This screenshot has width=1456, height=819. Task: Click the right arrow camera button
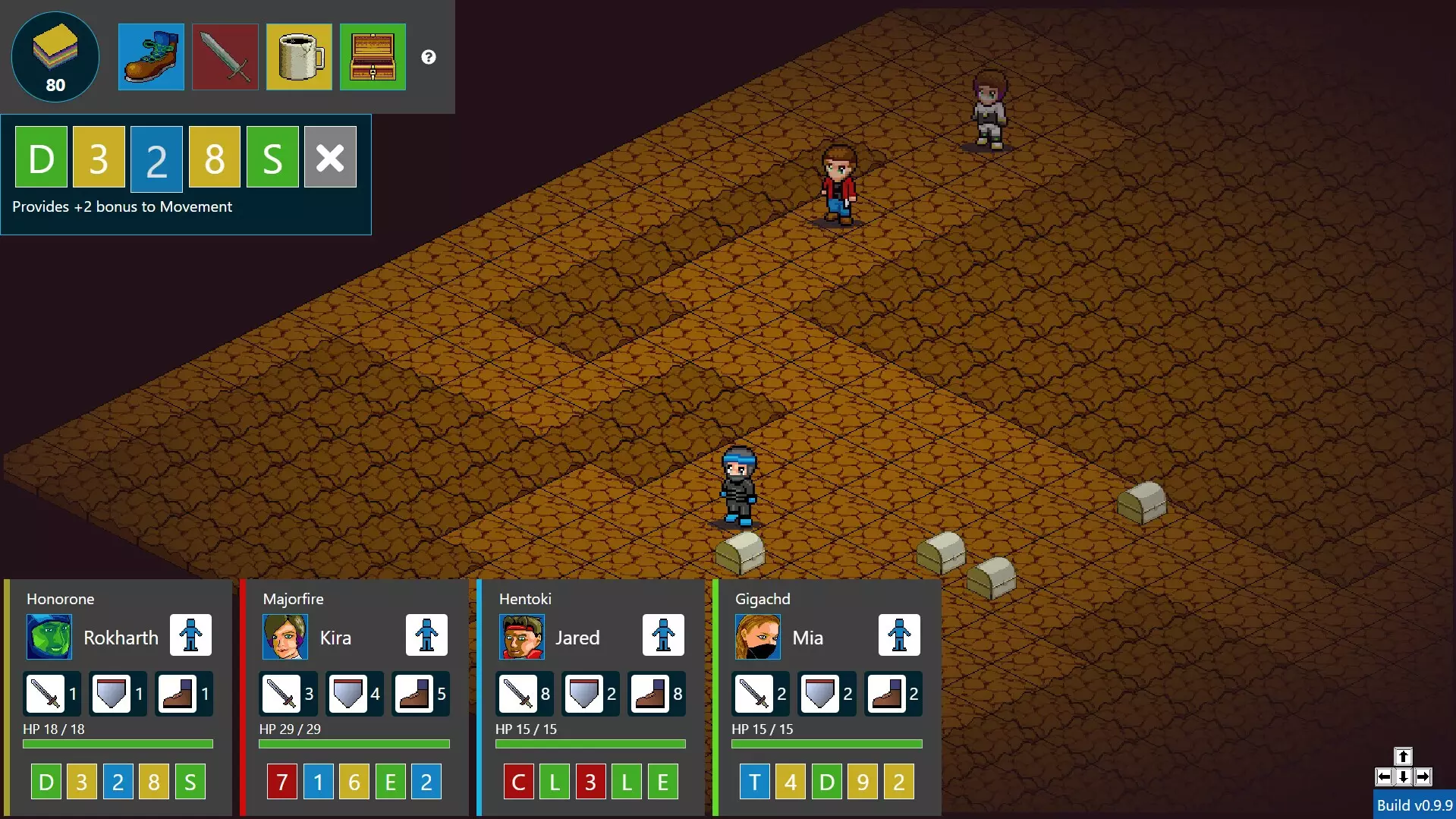[x=1423, y=776]
